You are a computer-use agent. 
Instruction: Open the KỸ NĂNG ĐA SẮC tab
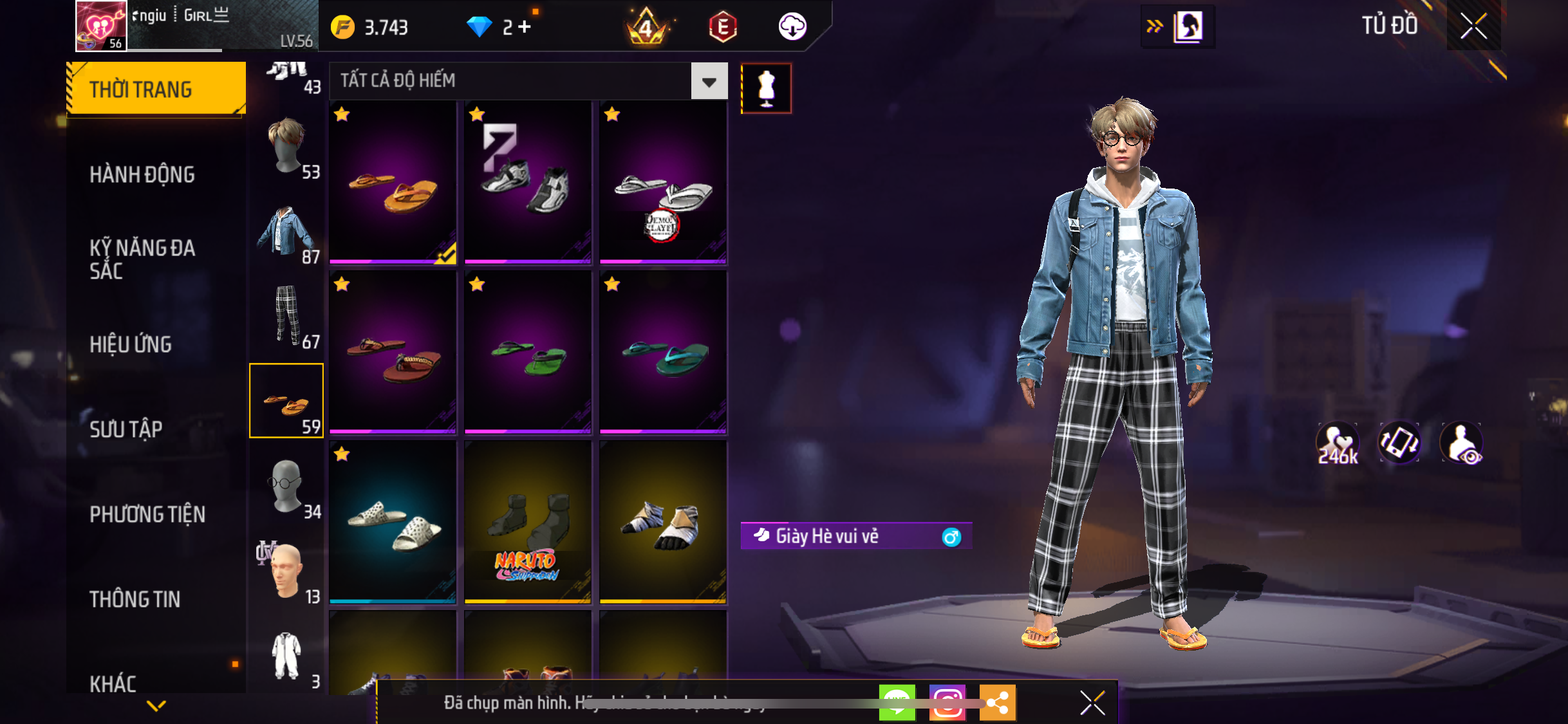[142, 259]
